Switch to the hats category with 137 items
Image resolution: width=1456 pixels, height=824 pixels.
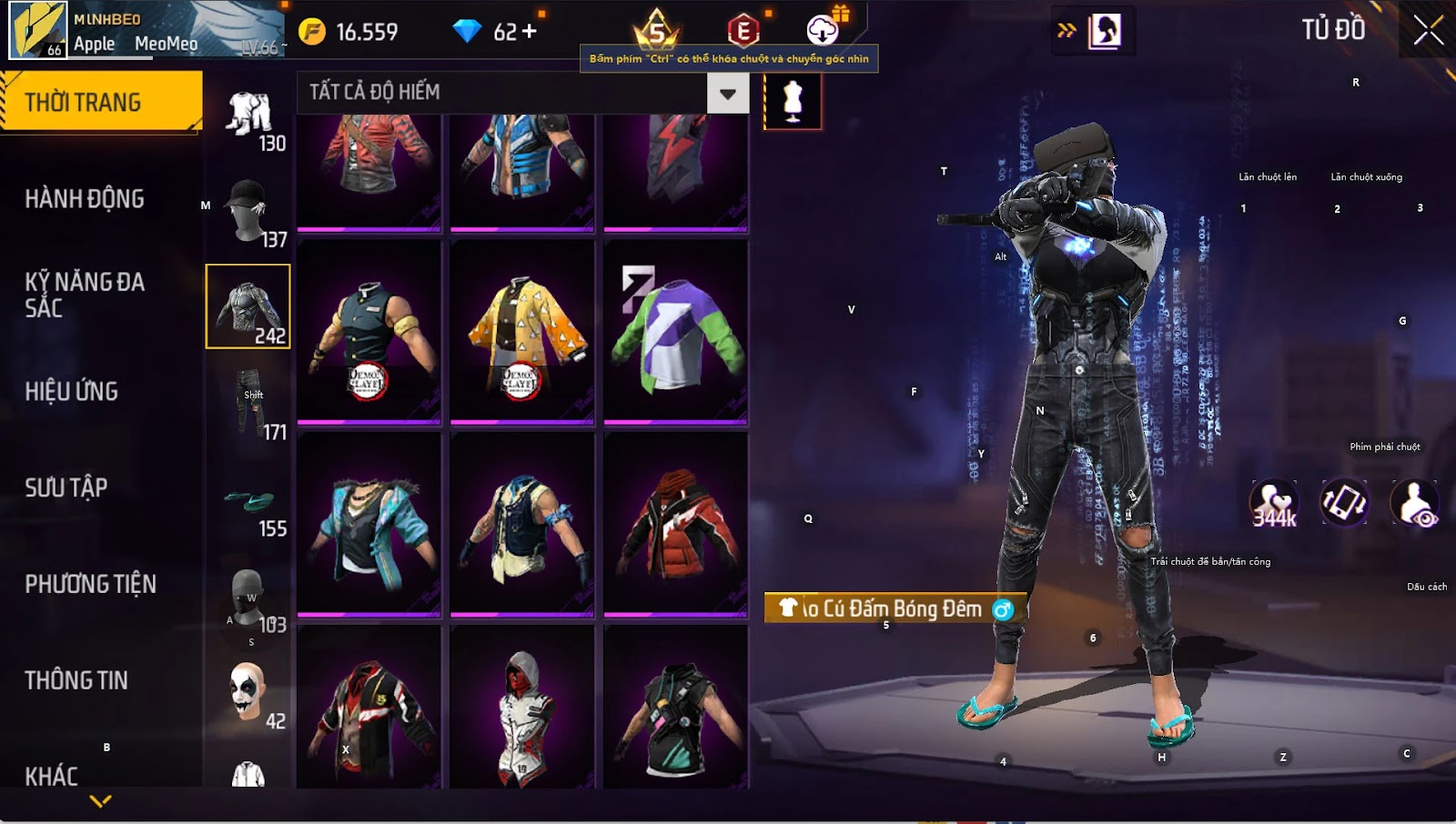pyautogui.click(x=248, y=213)
